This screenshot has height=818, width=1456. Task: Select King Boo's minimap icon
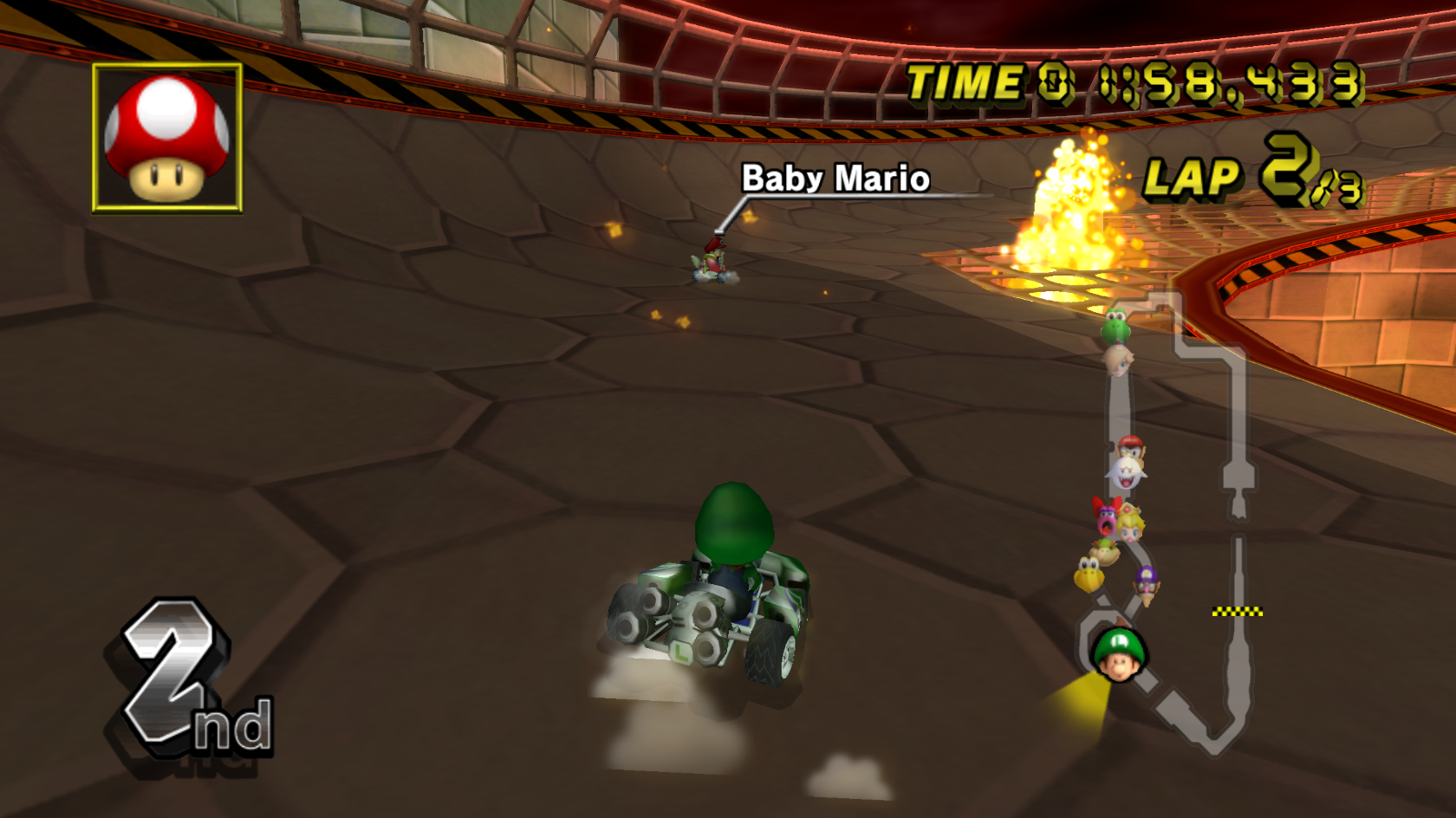tap(1128, 474)
